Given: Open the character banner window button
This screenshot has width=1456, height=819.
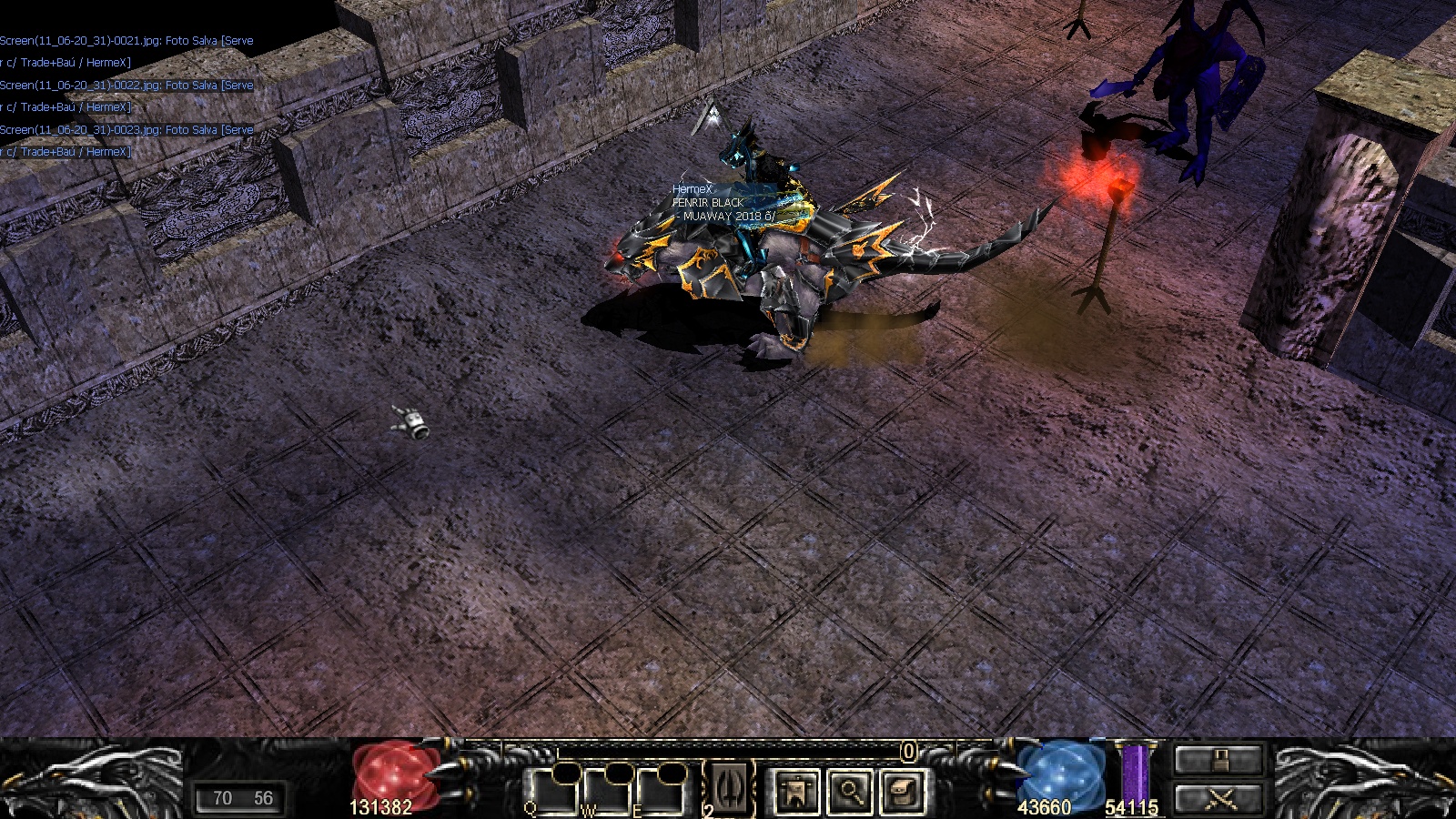Looking at the screenshot, I should point(796,792).
